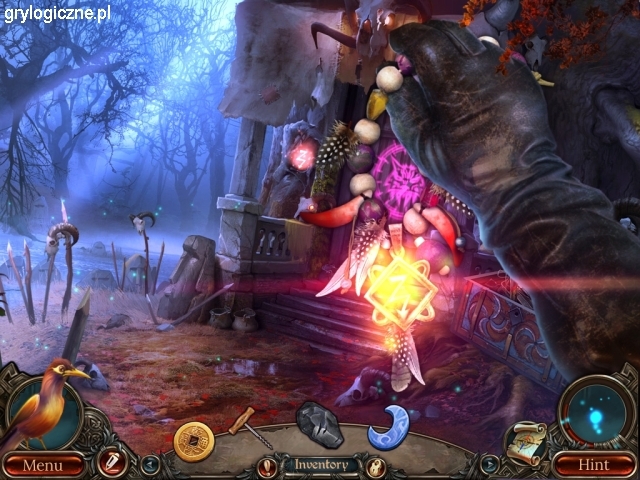The image size is (640, 480).
Task: Pick the corkscrew item from inventory
Action: tap(248, 427)
